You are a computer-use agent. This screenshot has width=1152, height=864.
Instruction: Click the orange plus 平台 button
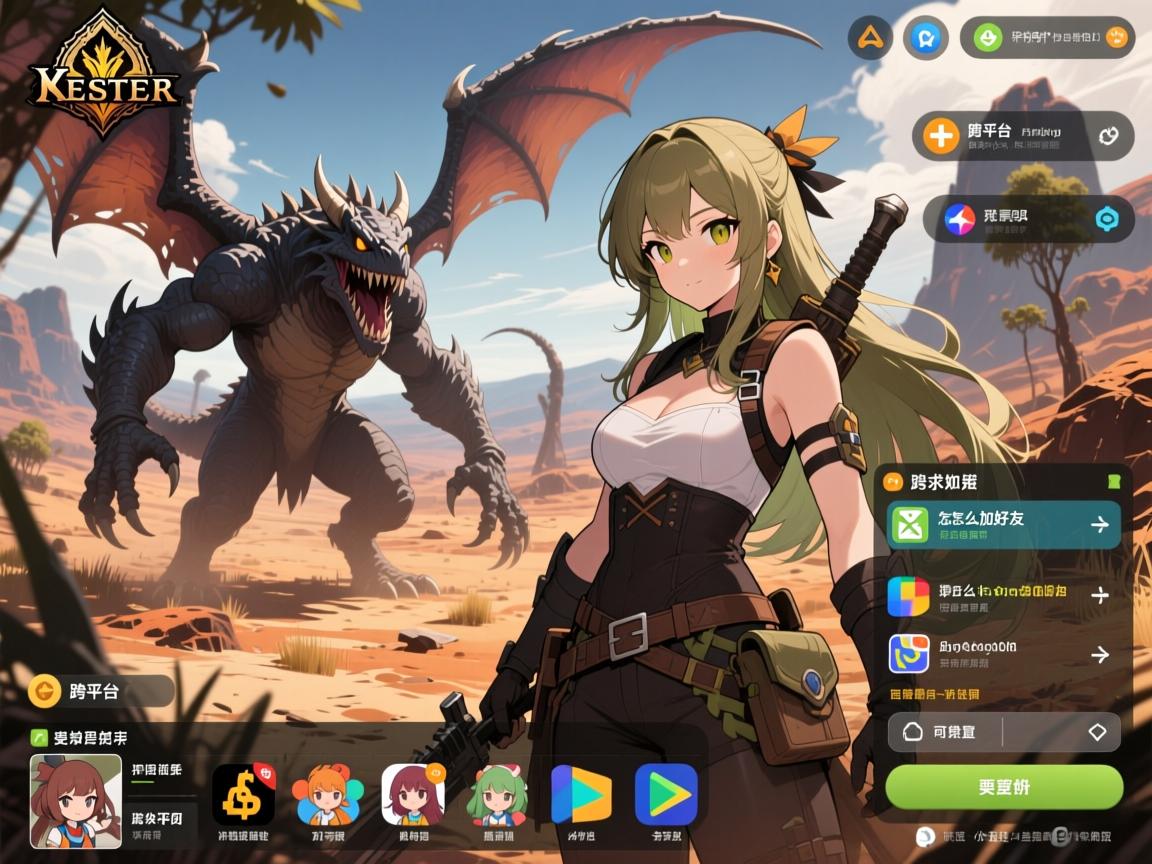pyautogui.click(x=1022, y=136)
